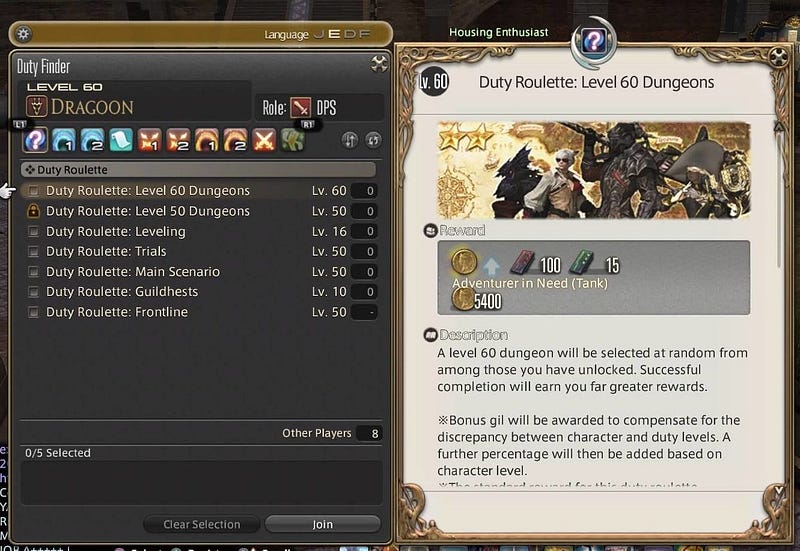Pick Duty Roulette: Frontline
Screen dimensions: 800x551
click(x=116, y=312)
